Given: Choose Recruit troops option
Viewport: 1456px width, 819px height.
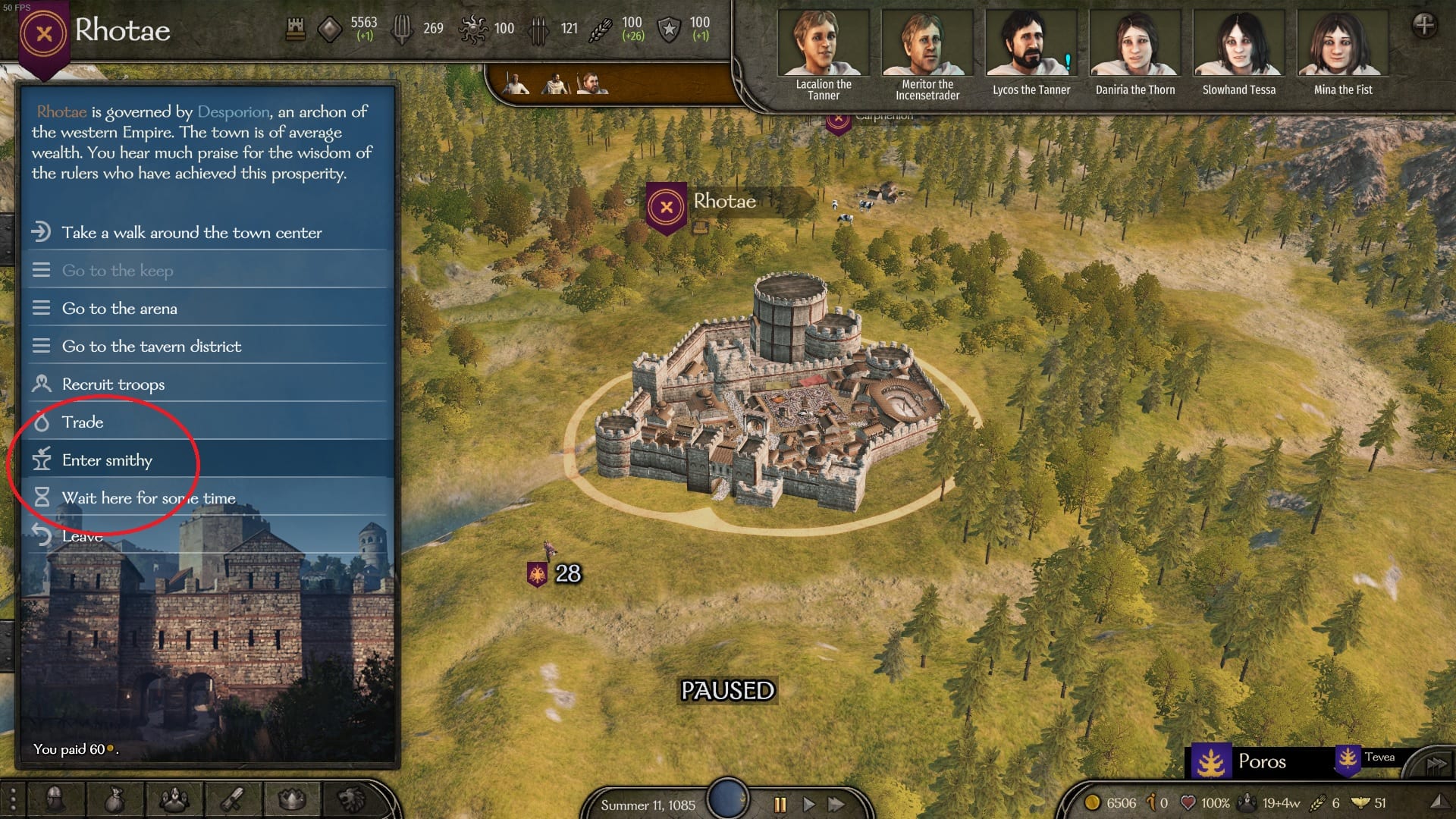Looking at the screenshot, I should click(113, 384).
